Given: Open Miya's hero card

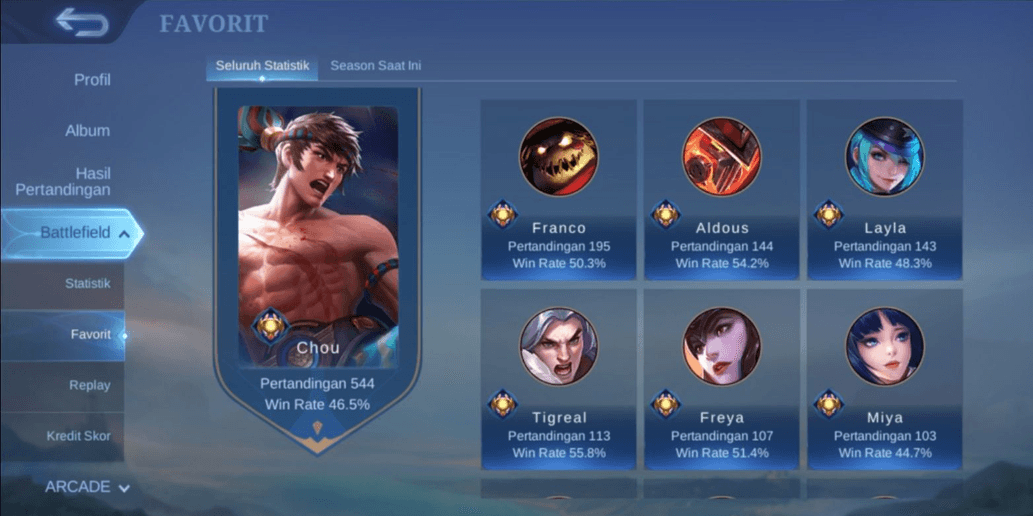Looking at the screenshot, I should 885,380.
